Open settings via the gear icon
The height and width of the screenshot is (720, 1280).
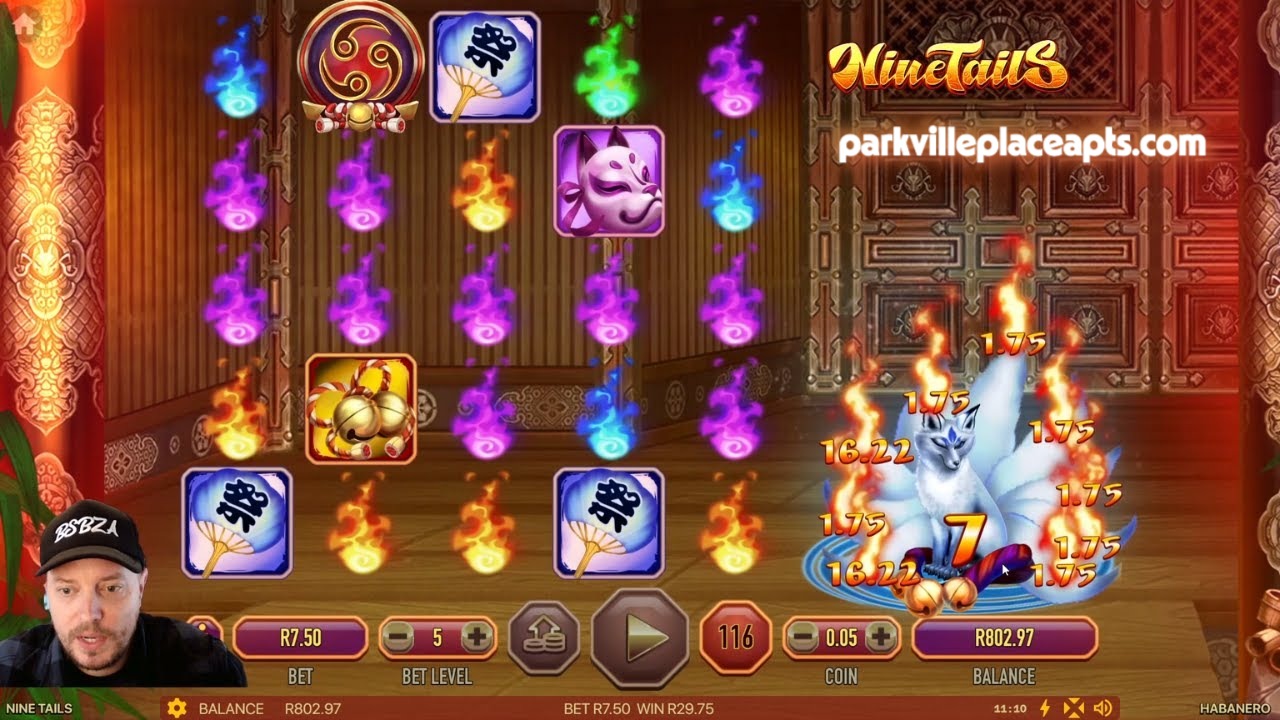pyautogui.click(x=177, y=708)
